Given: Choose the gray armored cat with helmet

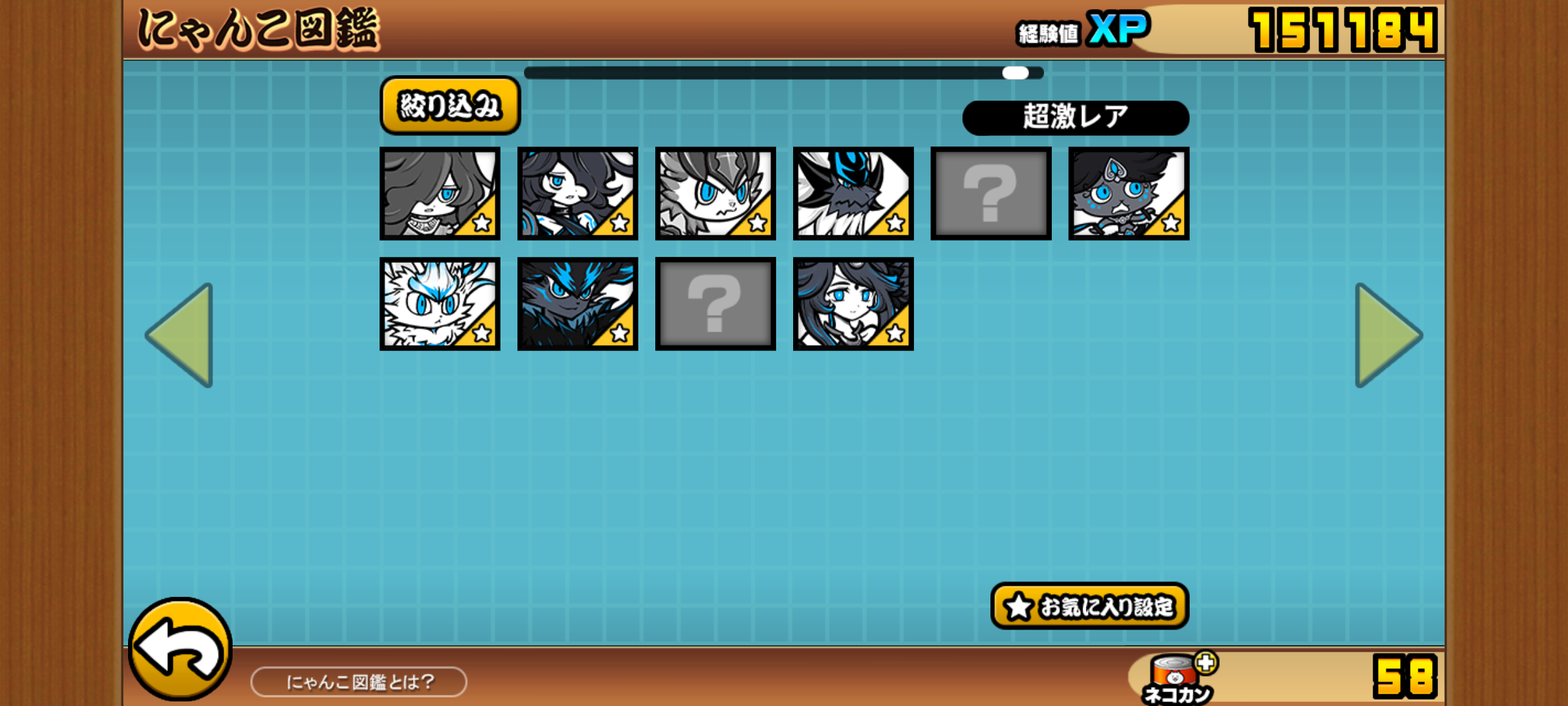Looking at the screenshot, I should tap(715, 193).
